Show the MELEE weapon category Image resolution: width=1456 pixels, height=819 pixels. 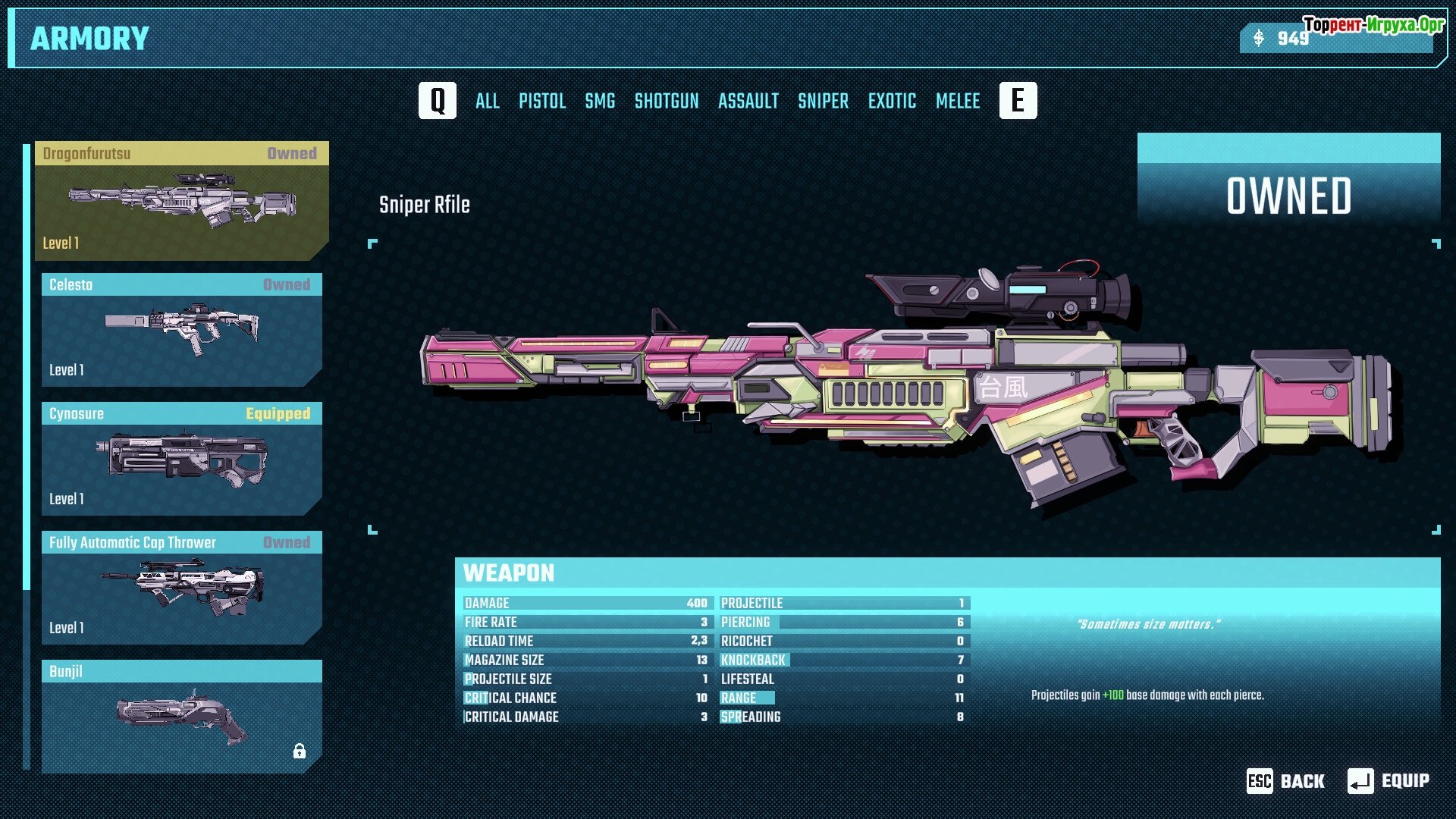[x=958, y=101]
